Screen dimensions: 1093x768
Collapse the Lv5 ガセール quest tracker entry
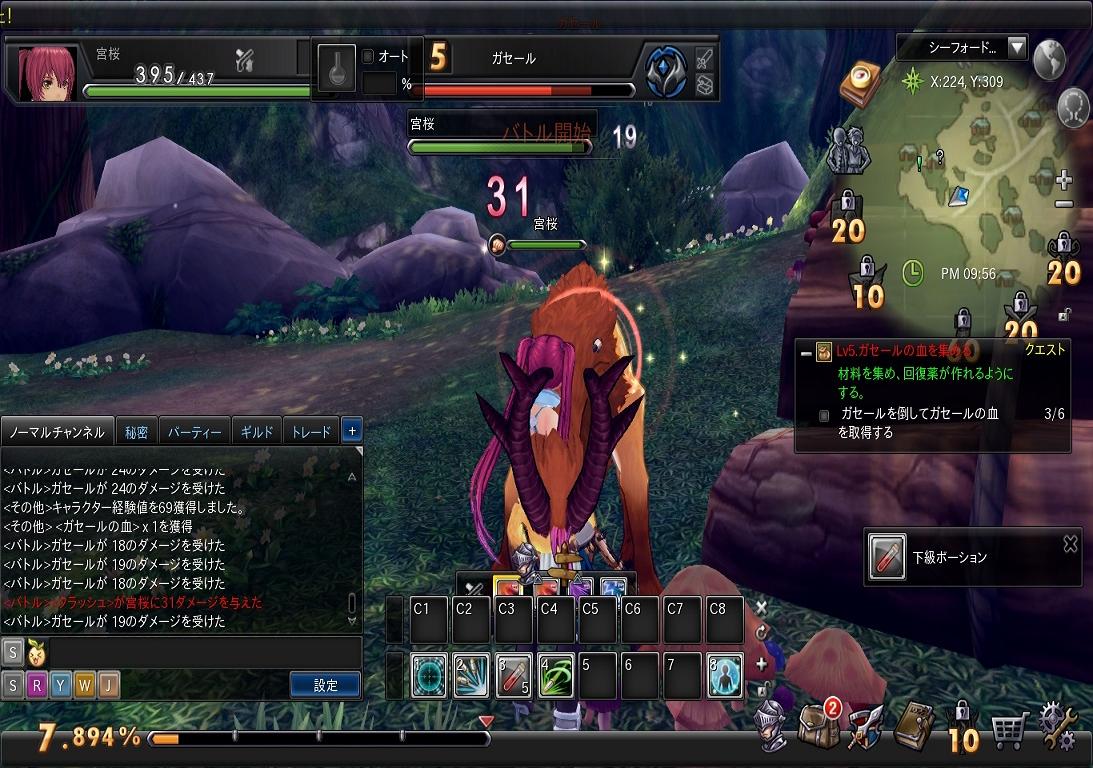point(805,351)
